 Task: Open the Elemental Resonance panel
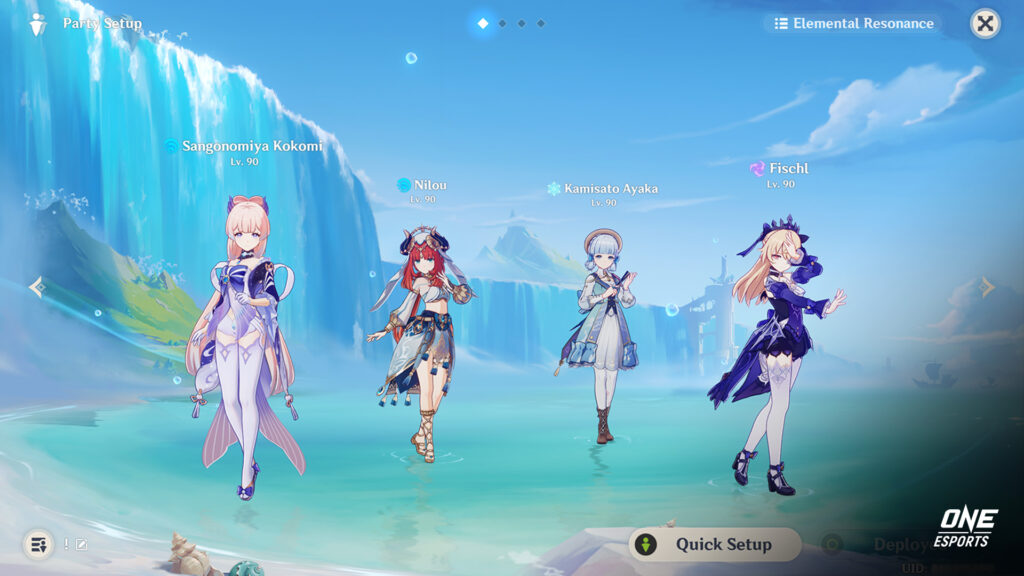click(x=853, y=23)
